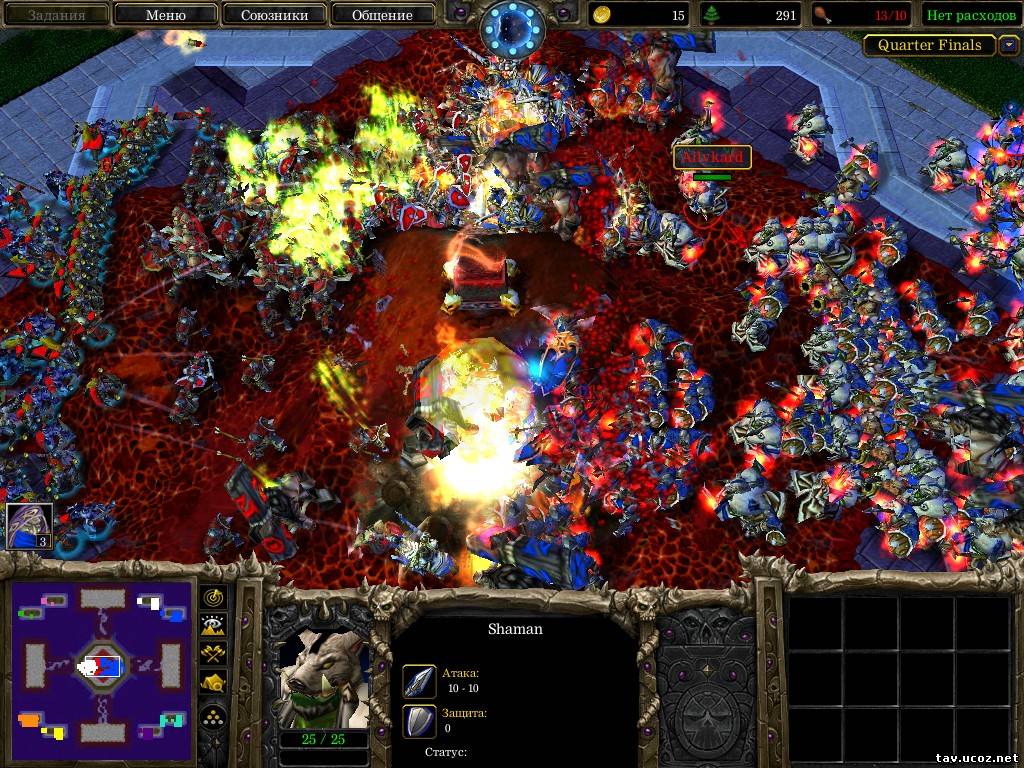Open the Союзники allies panel
The image size is (1024, 768).
point(273,15)
